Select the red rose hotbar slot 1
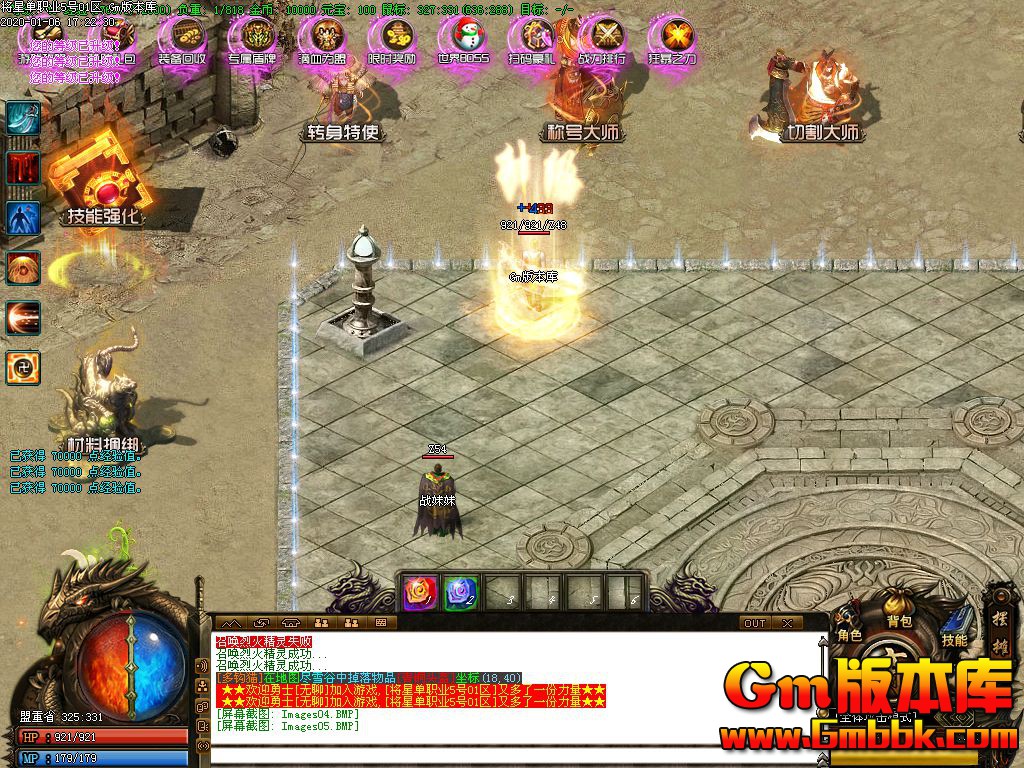This screenshot has height=768, width=1024. [x=418, y=592]
